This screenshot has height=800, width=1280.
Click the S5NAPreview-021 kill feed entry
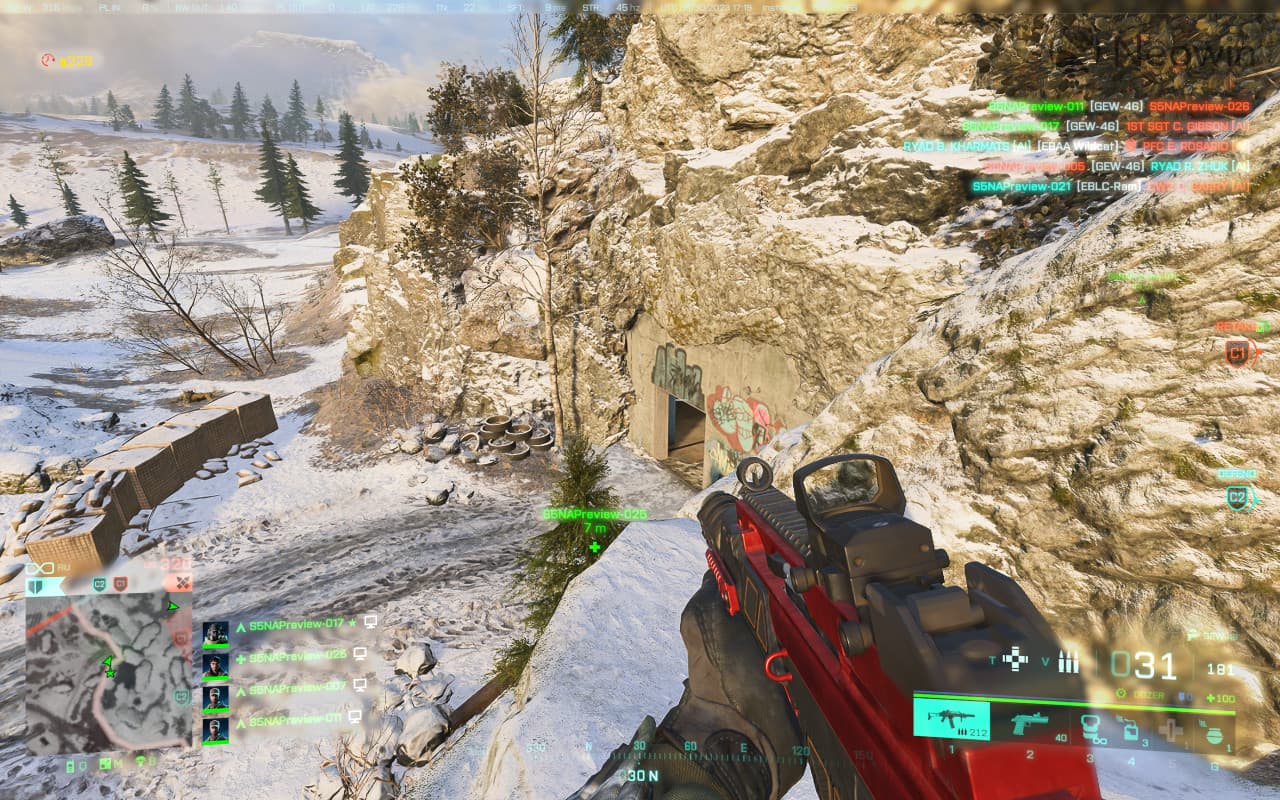coord(1020,186)
